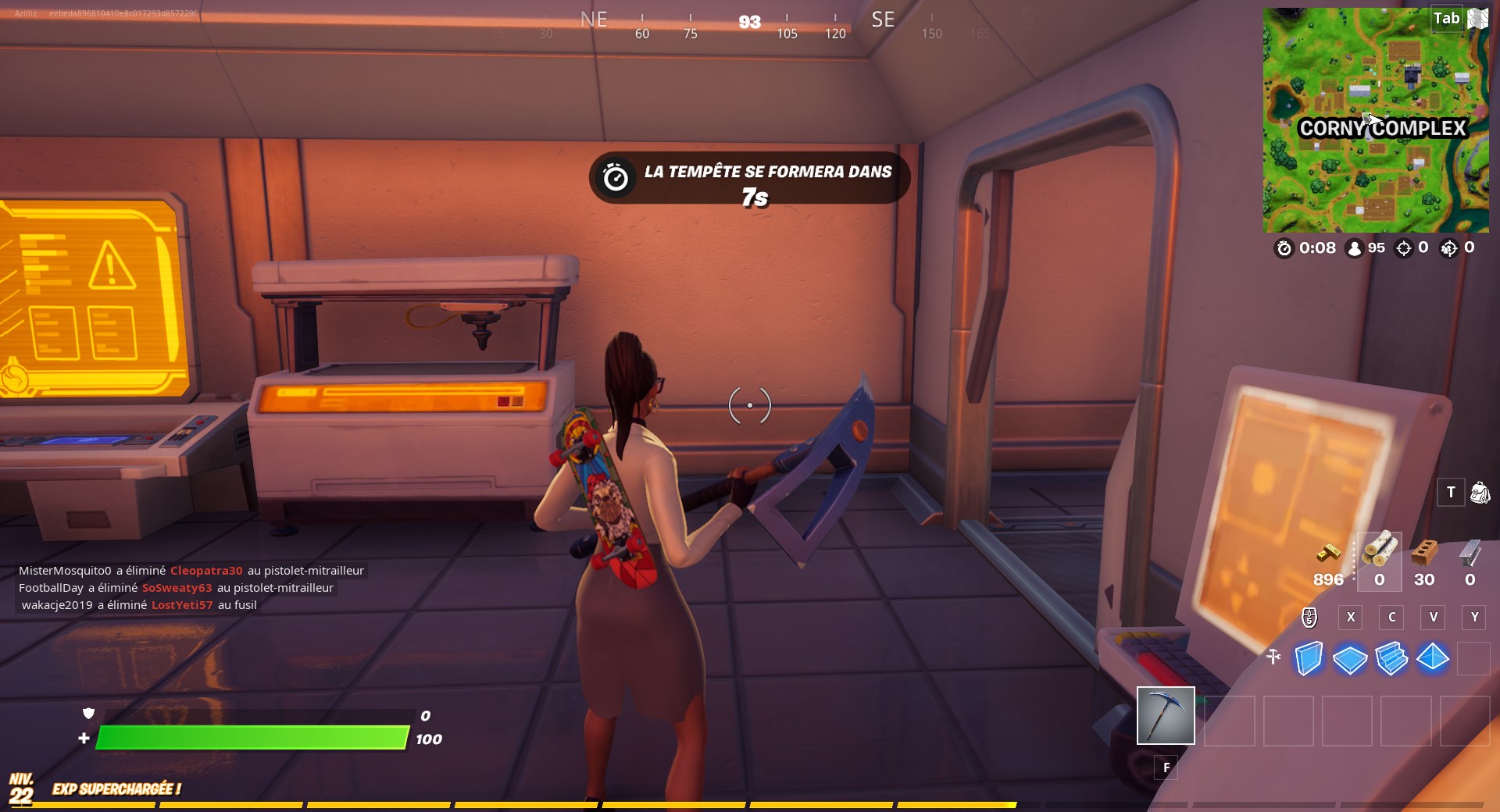Select the stairs build piece icon
Screen dimensions: 1500x812
tap(1391, 660)
